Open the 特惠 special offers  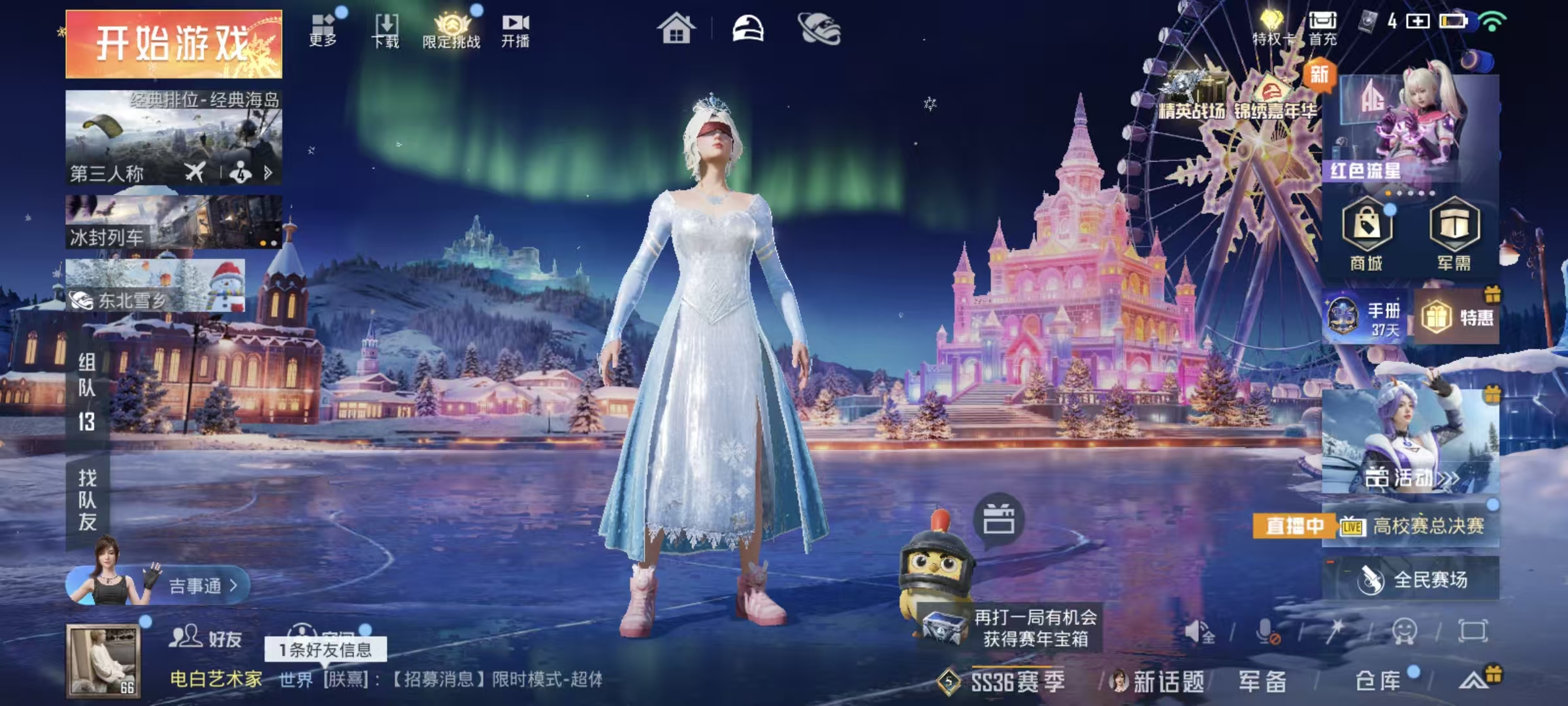[1457, 318]
